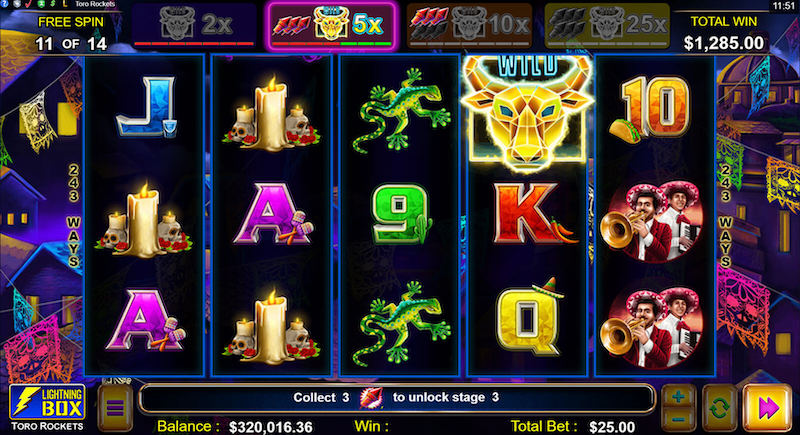Hit the yellow fast-forward spin button

pos(767,407)
